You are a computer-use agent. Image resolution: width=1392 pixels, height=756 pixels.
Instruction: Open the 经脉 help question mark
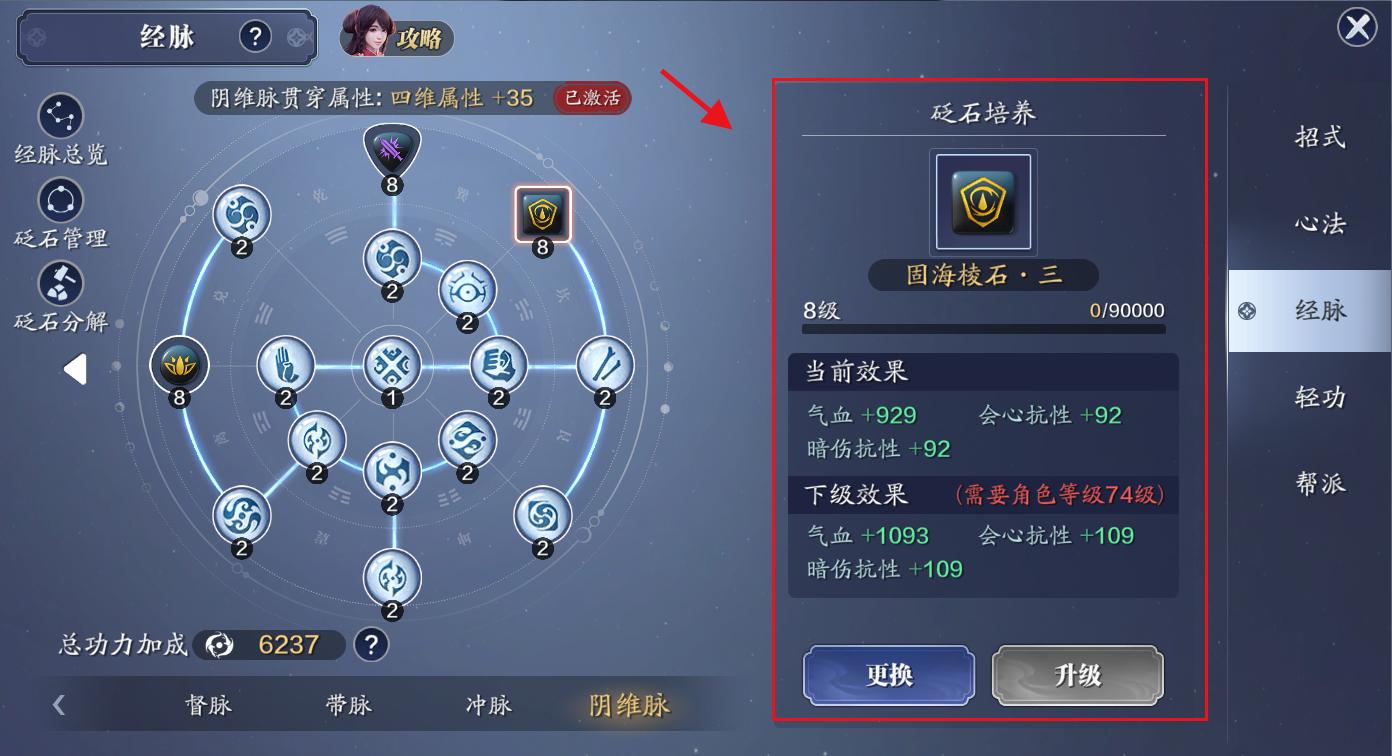pos(257,36)
